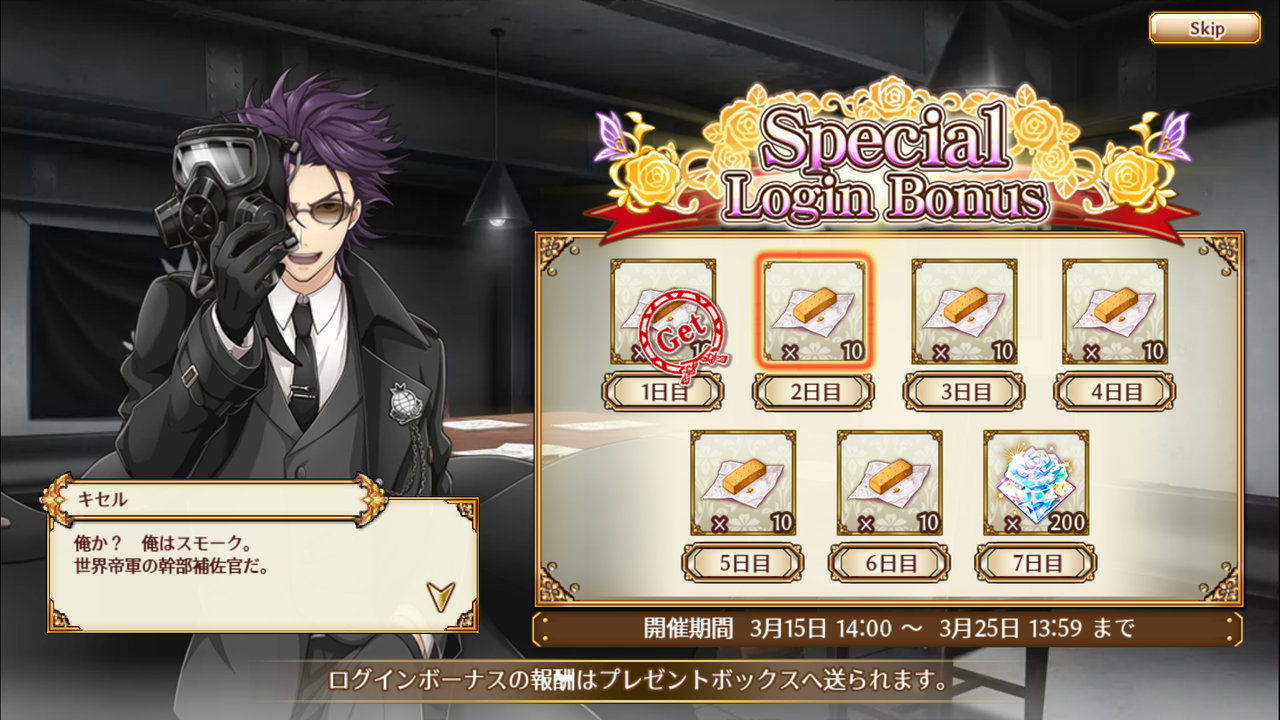The width and height of the screenshot is (1280, 720).
Task: Select the highlighted day 2 reward
Action: (814, 312)
